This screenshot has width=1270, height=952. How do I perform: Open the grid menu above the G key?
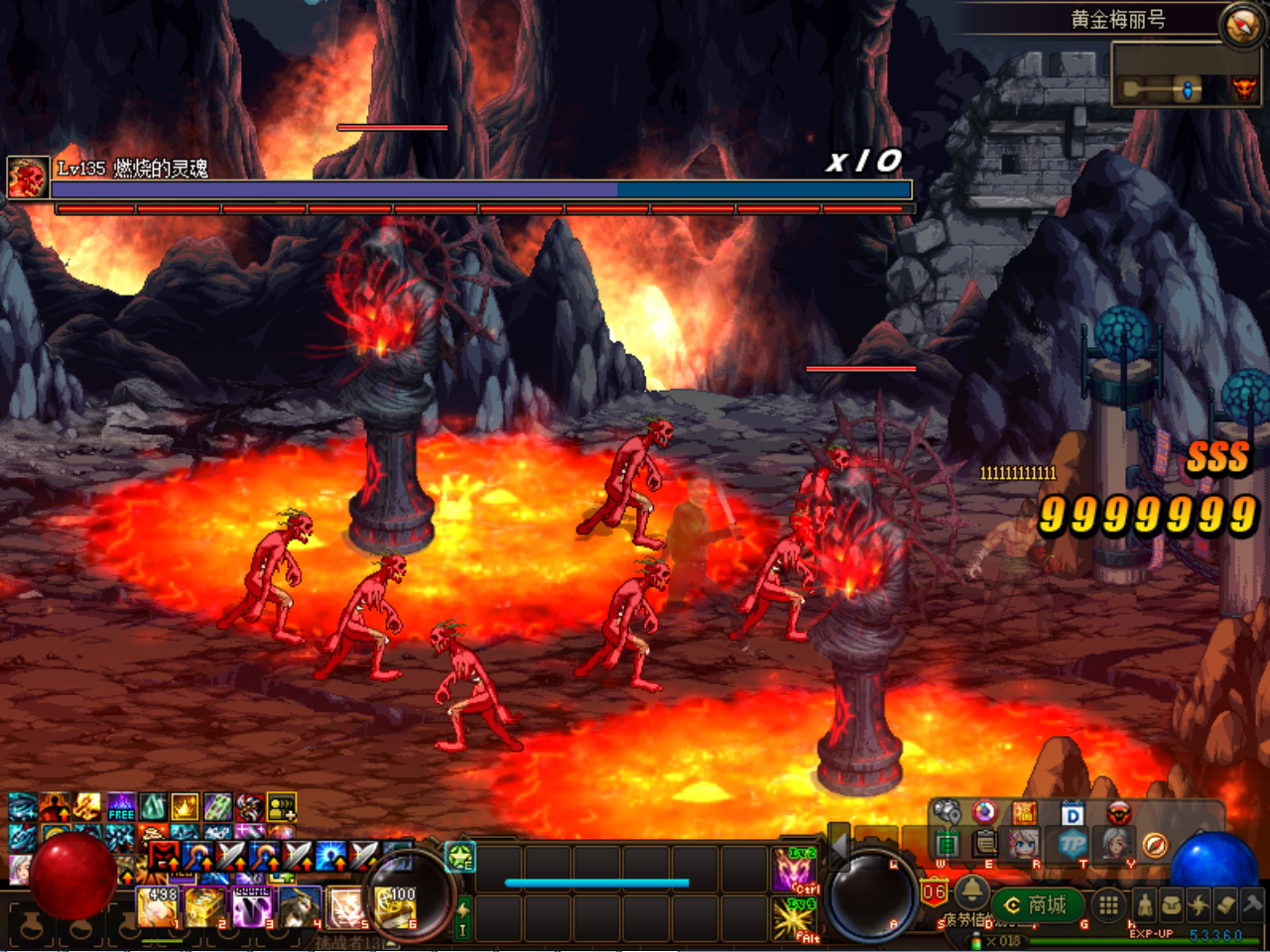click(x=1107, y=904)
